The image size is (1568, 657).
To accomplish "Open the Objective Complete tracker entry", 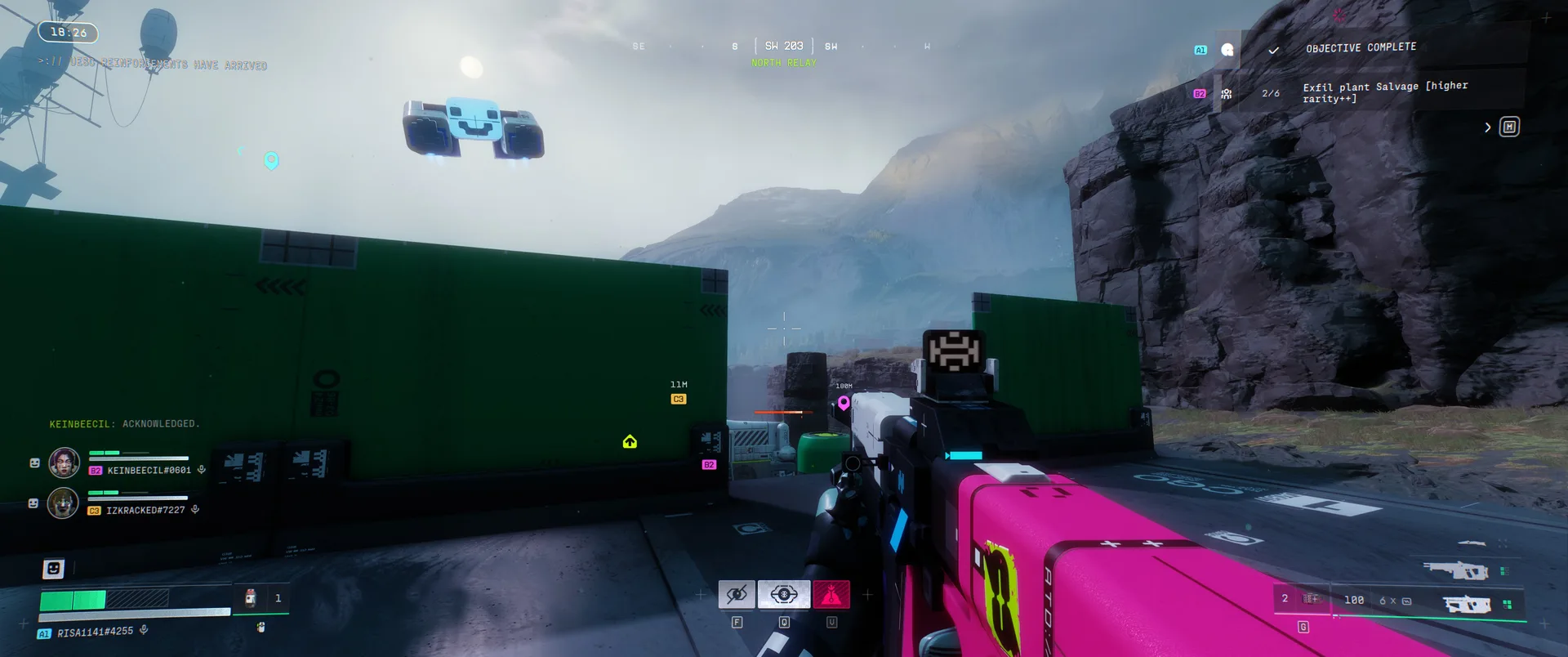I will coord(1361,48).
